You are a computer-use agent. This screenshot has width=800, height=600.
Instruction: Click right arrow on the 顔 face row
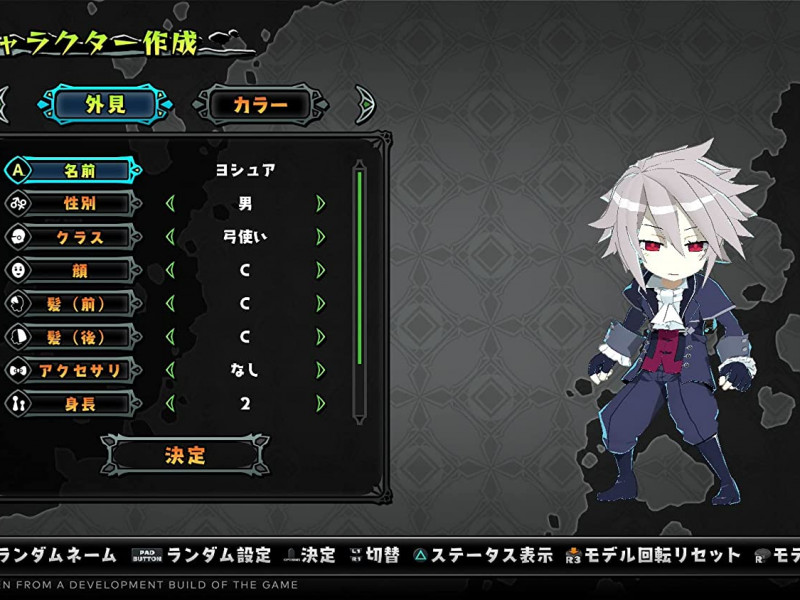(321, 271)
